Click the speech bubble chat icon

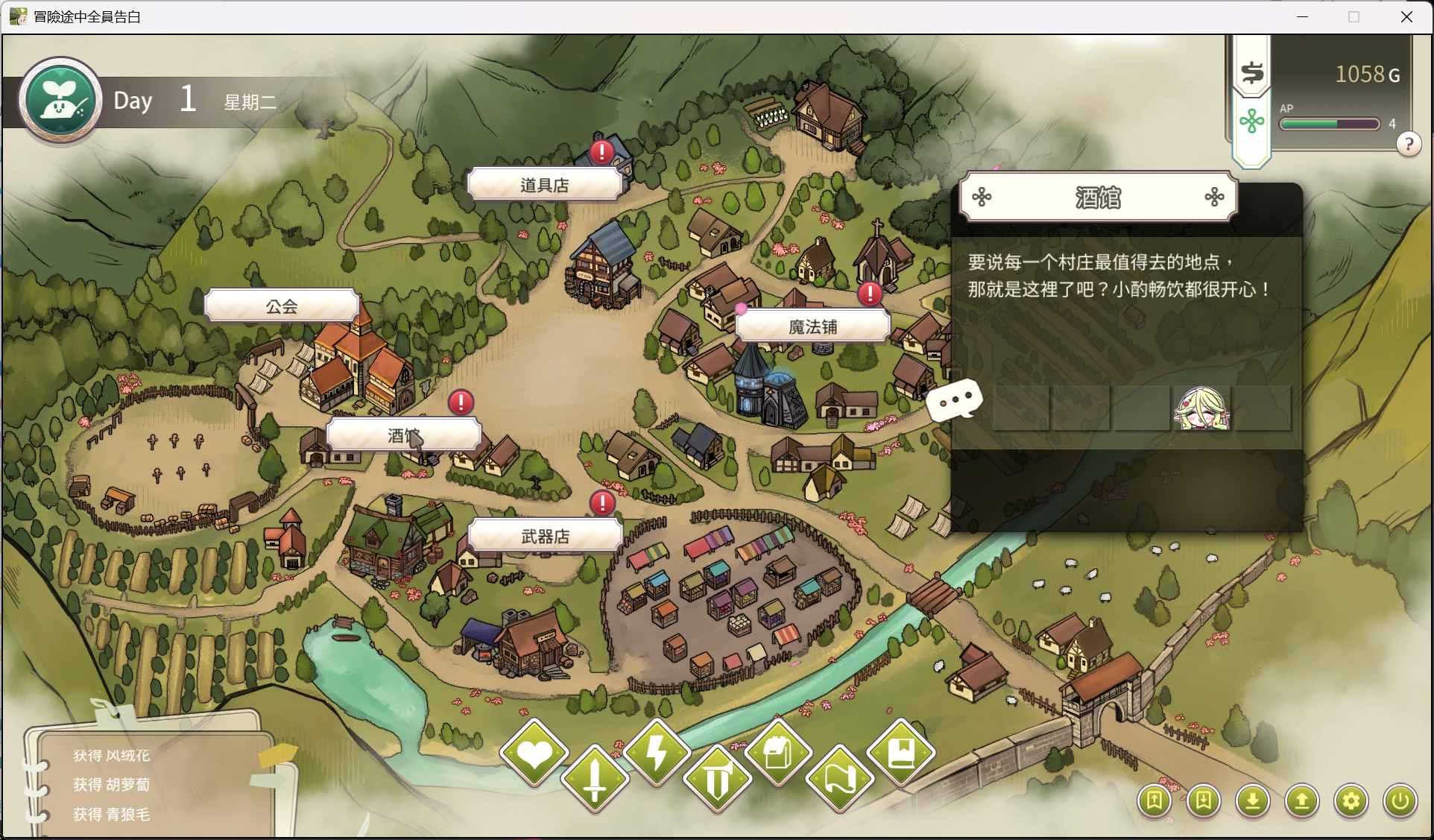[955, 401]
